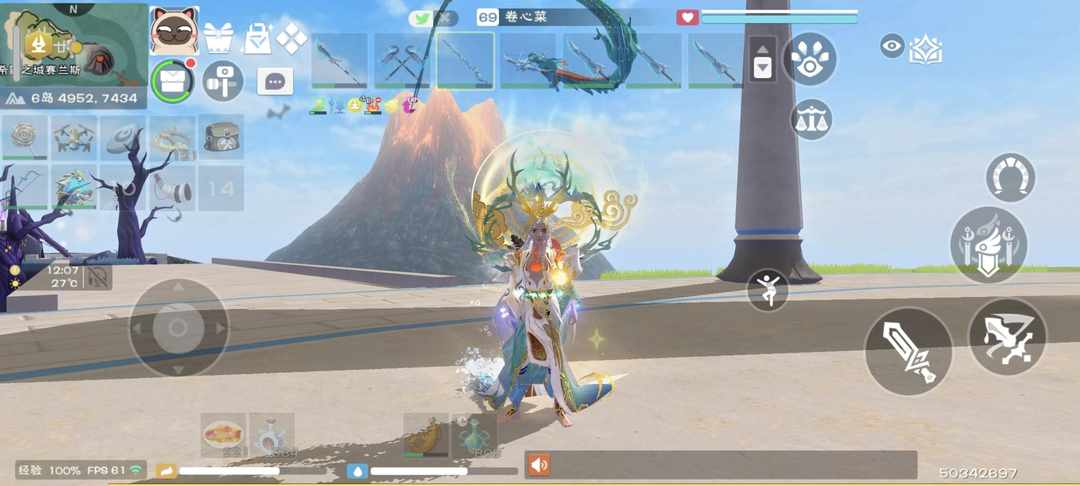The width and height of the screenshot is (1080, 486).
Task: Open the cat avatar profile
Action: [174, 30]
